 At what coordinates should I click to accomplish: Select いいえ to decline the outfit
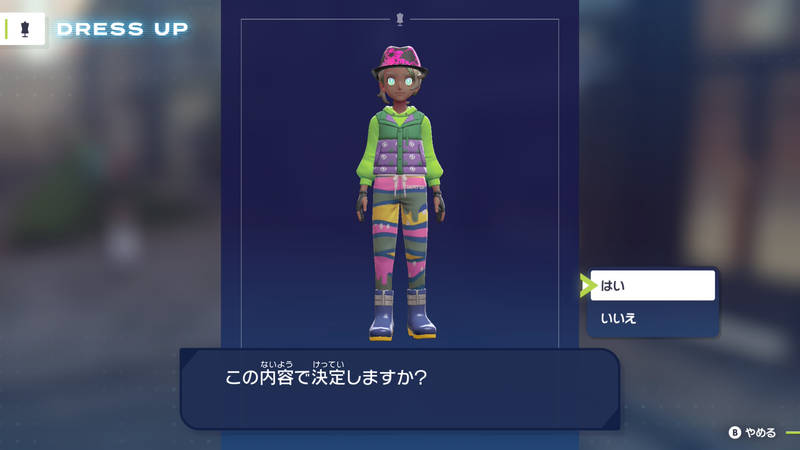point(652,319)
